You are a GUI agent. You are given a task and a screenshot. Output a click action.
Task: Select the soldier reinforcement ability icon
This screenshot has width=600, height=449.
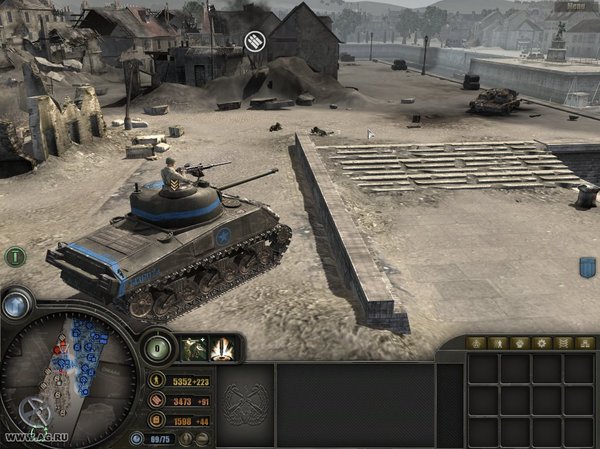click(x=192, y=349)
